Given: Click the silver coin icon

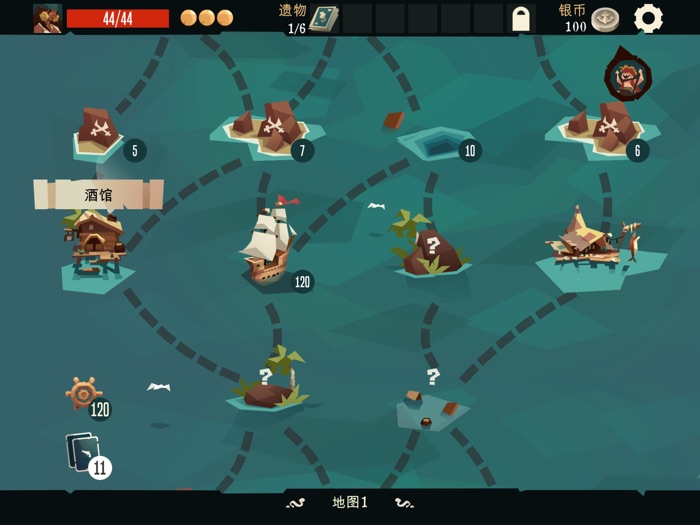Looking at the screenshot, I should coord(605,19).
